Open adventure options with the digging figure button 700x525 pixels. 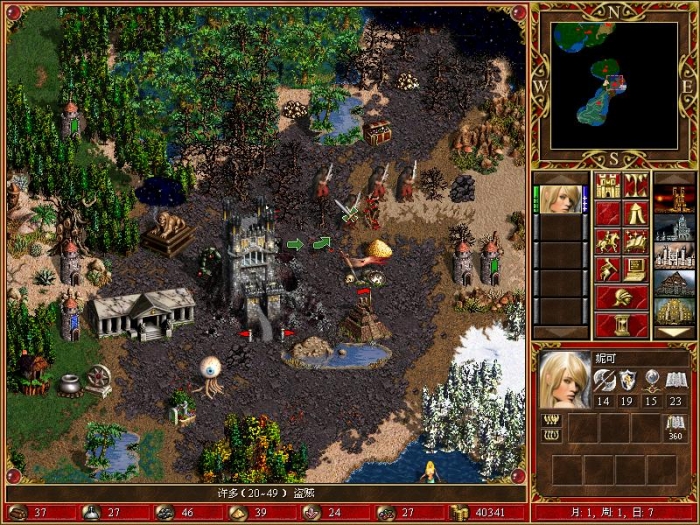point(609,269)
